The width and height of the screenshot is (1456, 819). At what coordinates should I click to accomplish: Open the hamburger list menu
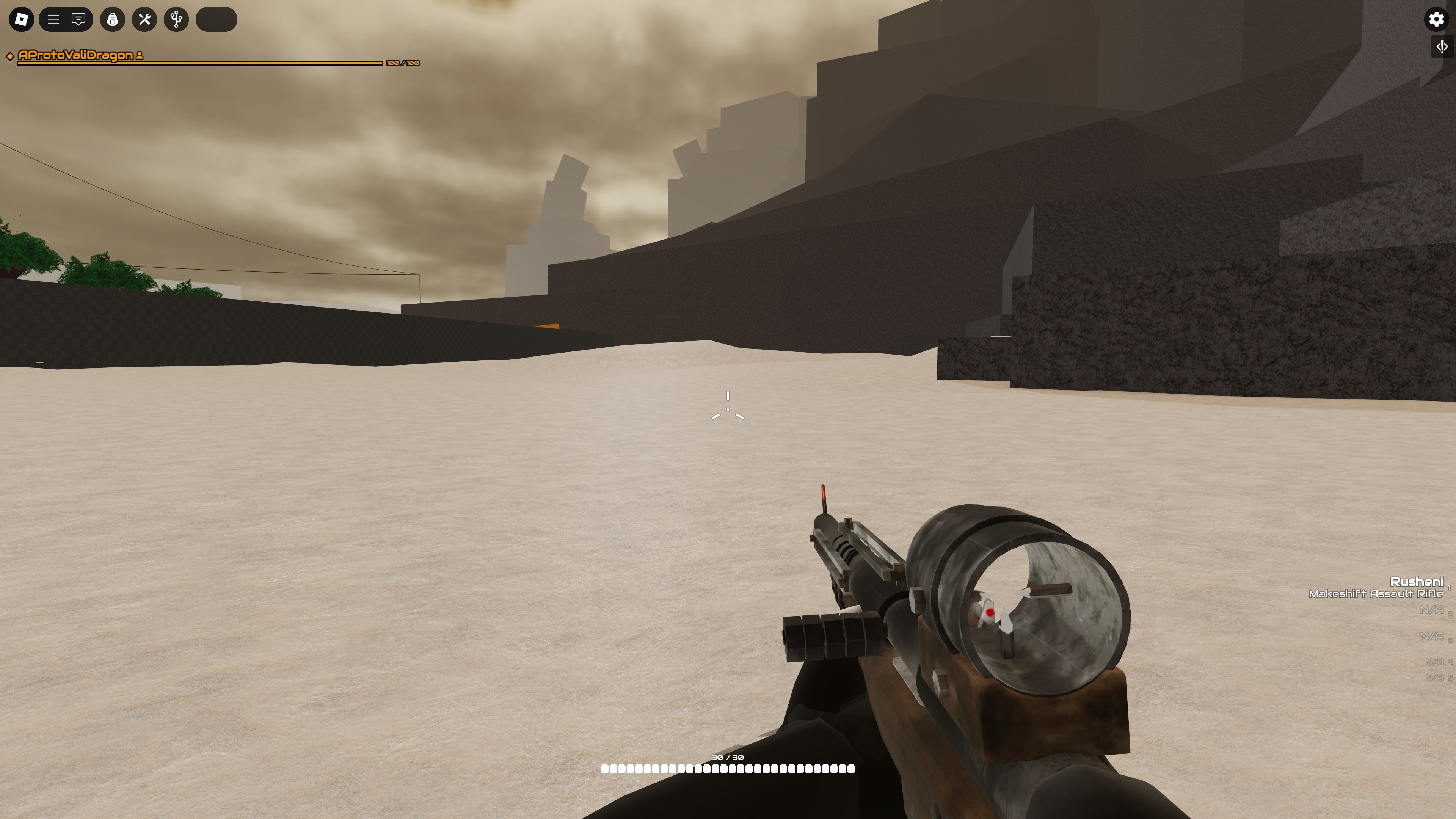pyautogui.click(x=53, y=19)
